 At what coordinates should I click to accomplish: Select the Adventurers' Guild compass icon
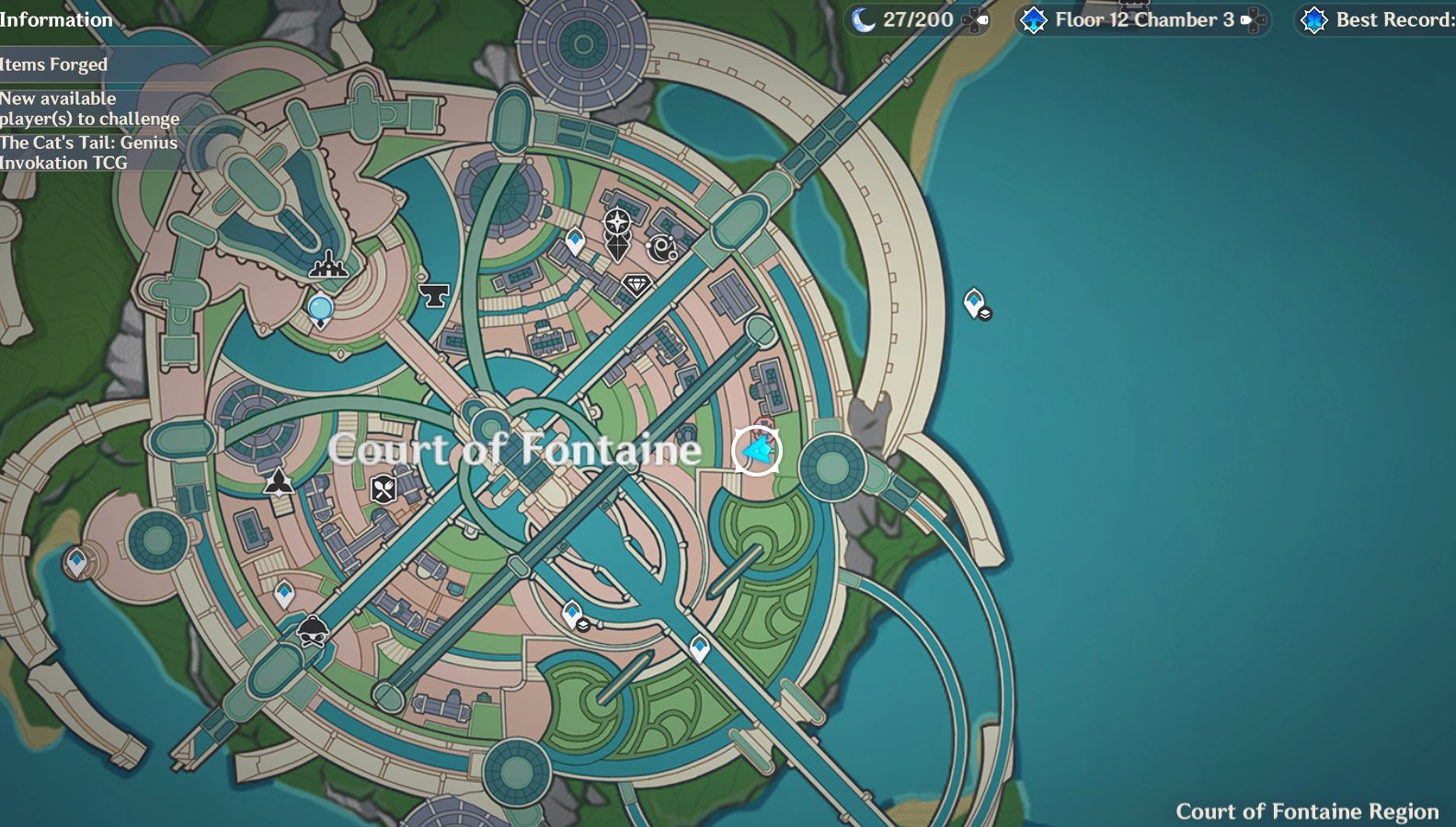(615, 221)
